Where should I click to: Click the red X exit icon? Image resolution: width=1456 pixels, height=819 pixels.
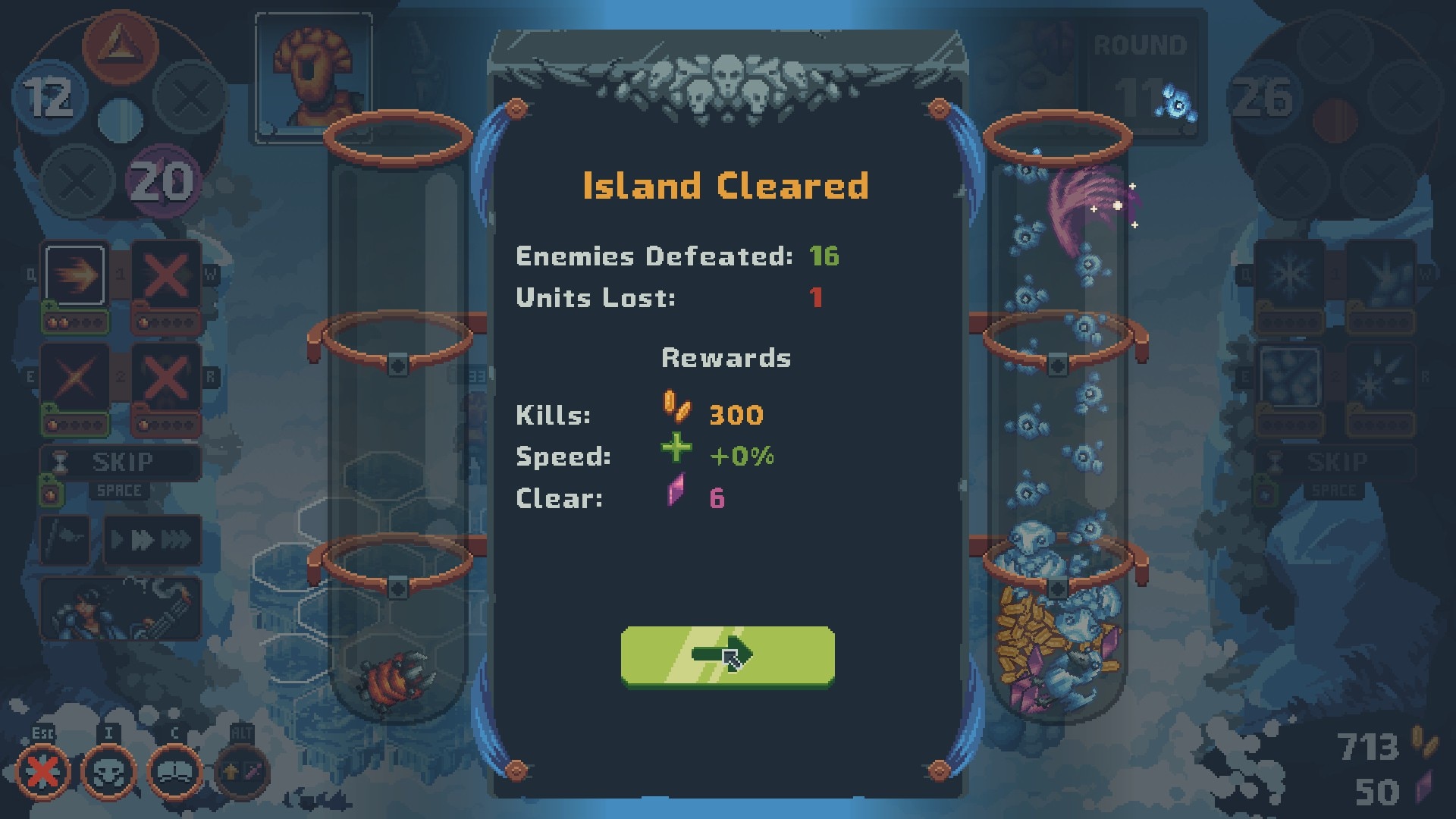(x=43, y=773)
